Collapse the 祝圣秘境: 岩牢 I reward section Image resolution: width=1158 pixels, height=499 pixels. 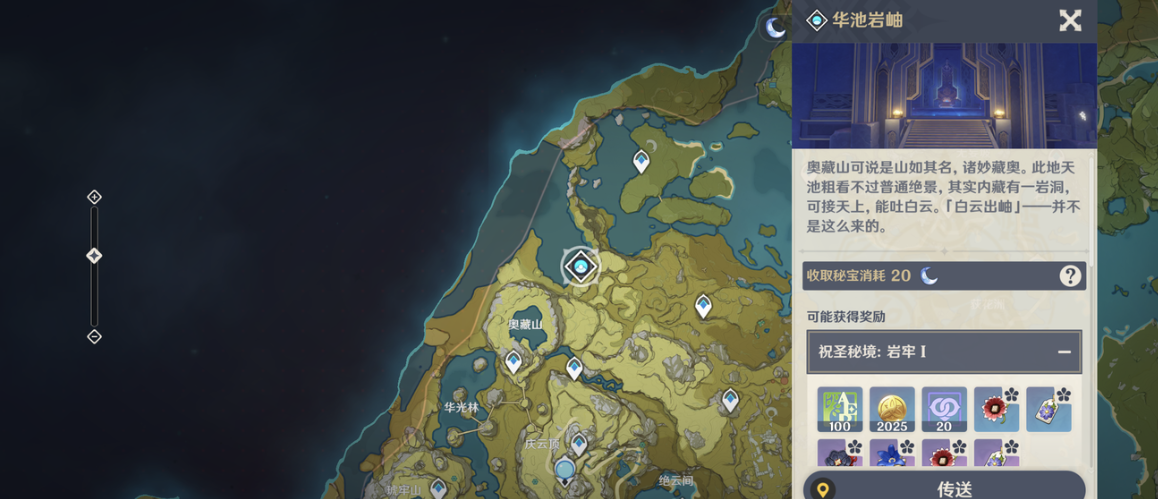tap(1064, 352)
